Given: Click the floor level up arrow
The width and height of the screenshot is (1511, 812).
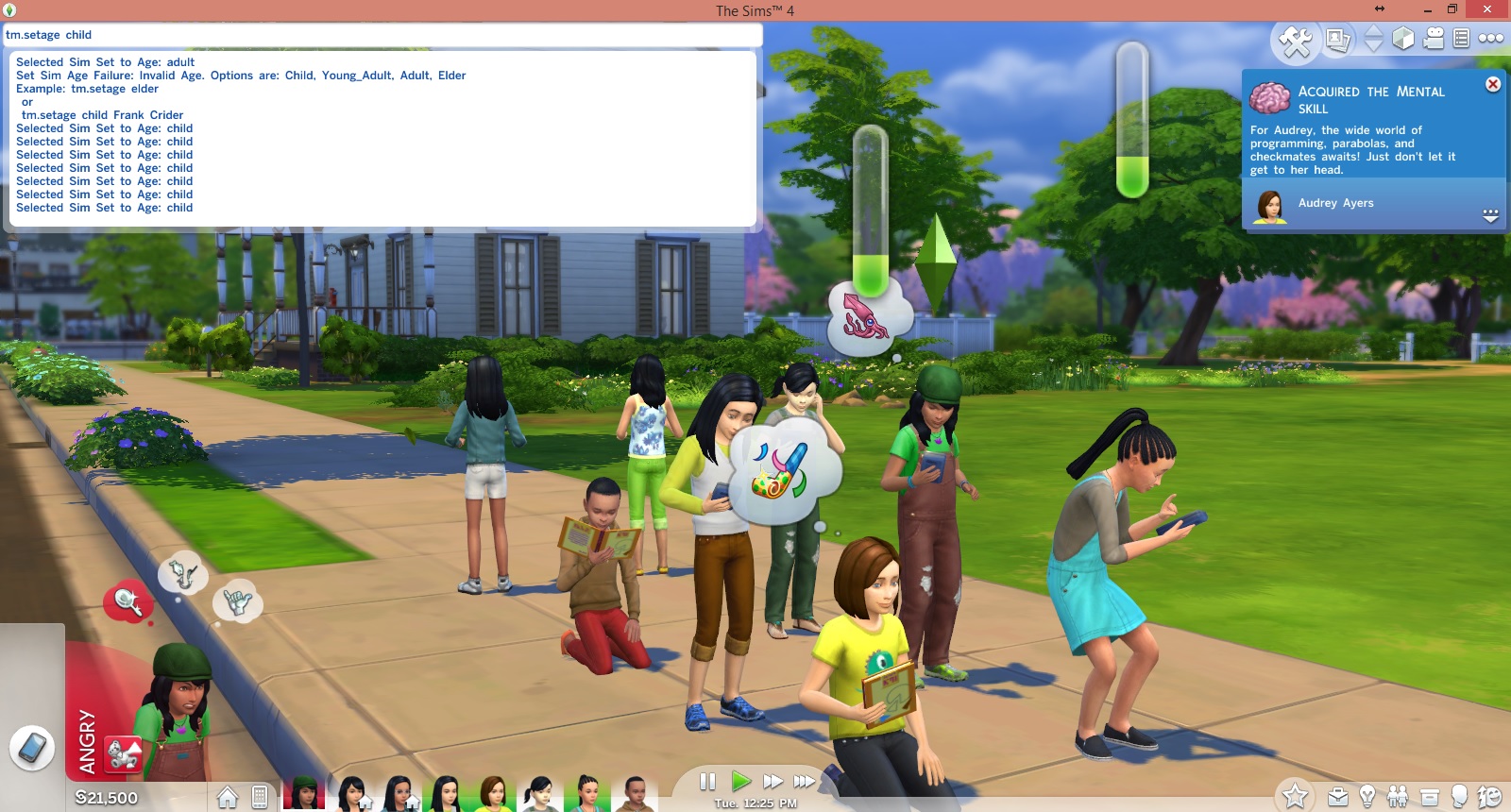Looking at the screenshot, I should click(x=1372, y=32).
